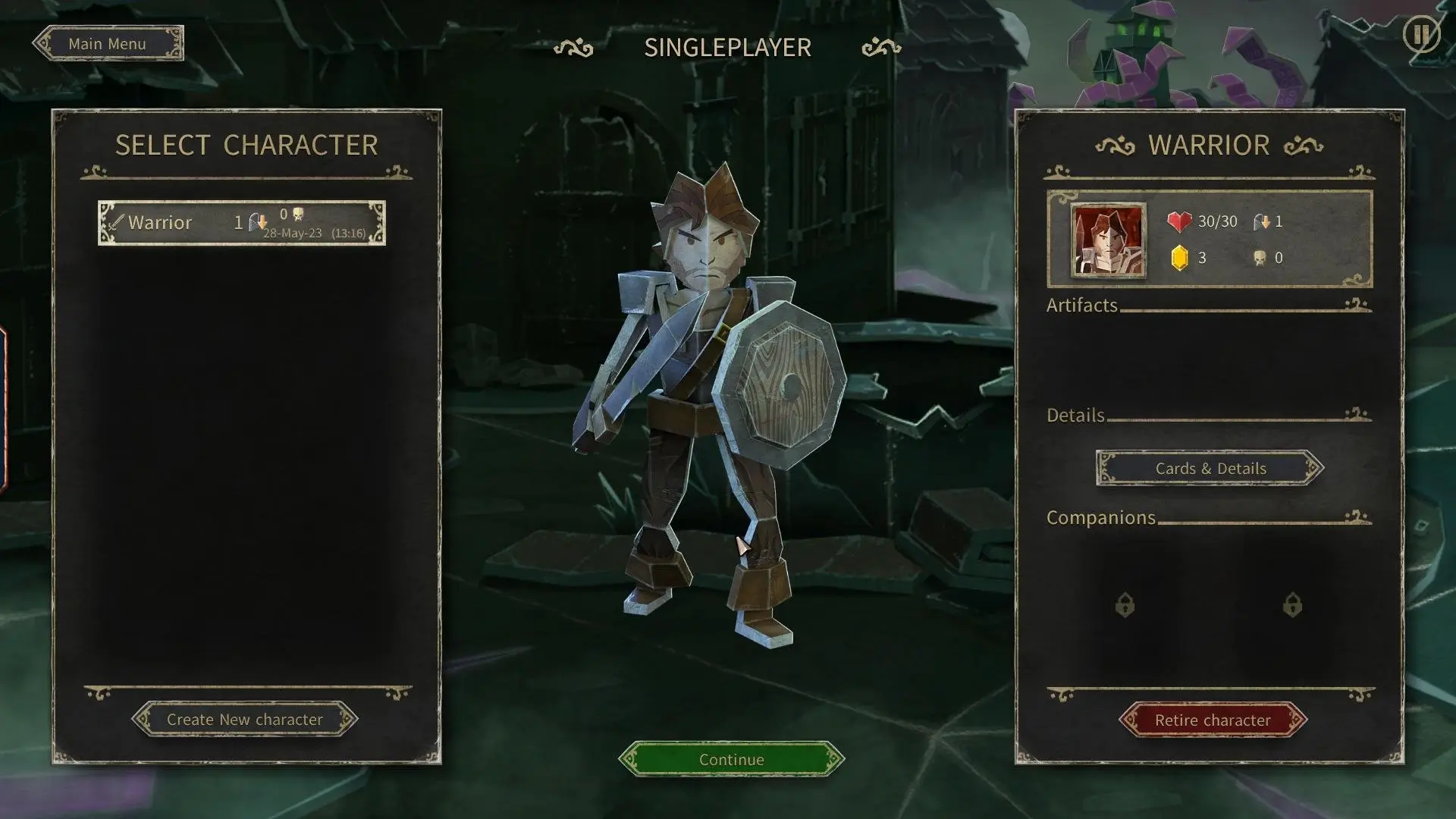Retire the current character
Viewport: 1456px width, 819px height.
click(x=1212, y=720)
